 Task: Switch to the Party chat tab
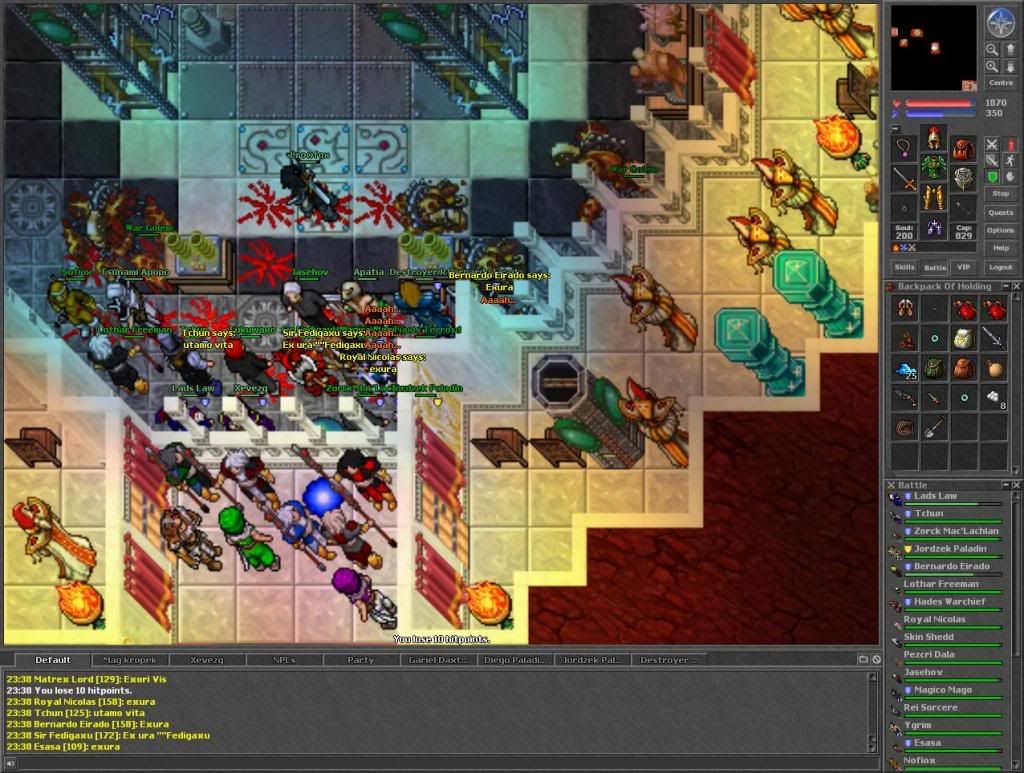[360, 660]
